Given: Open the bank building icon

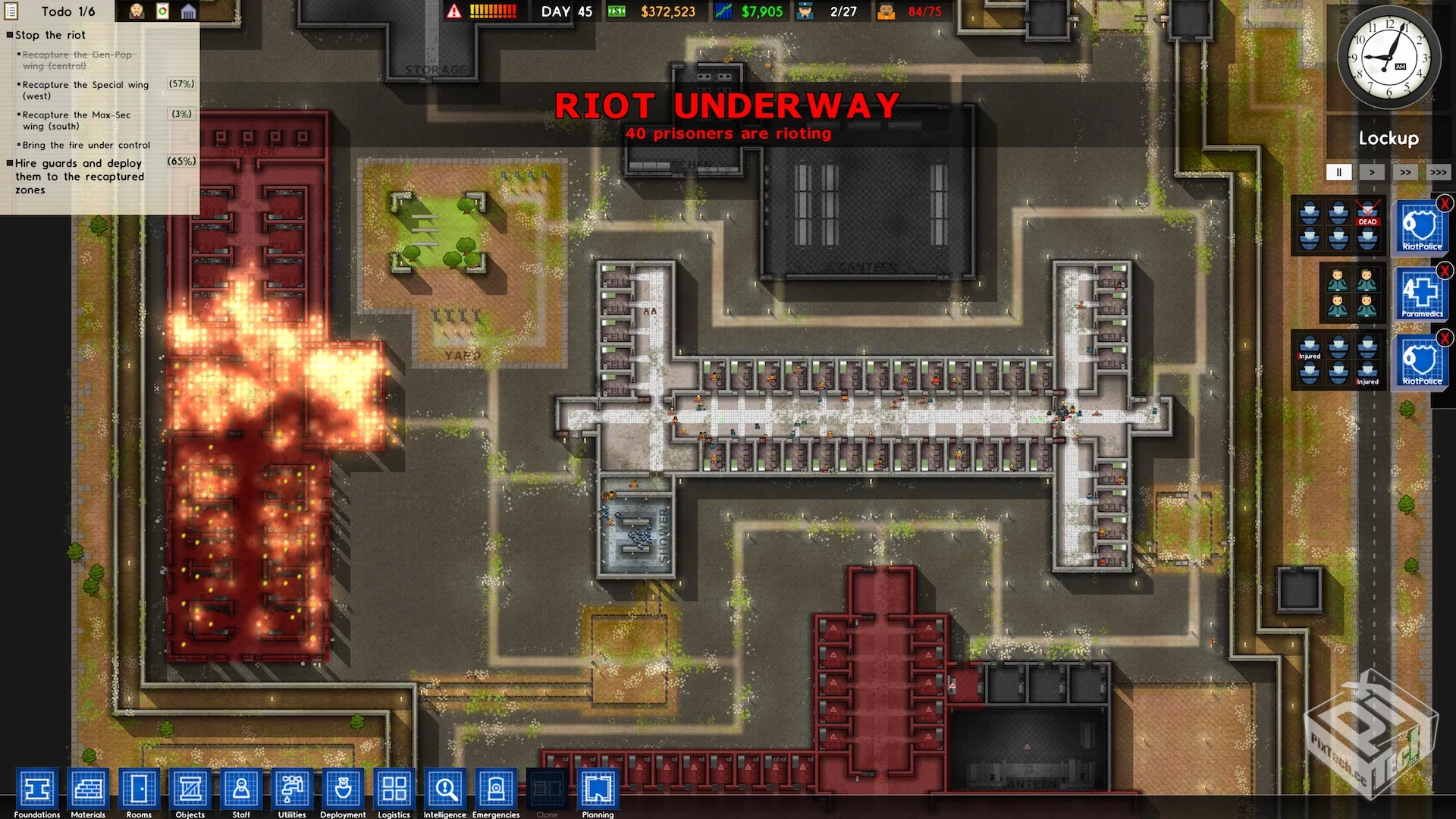Looking at the screenshot, I should 188,11.
